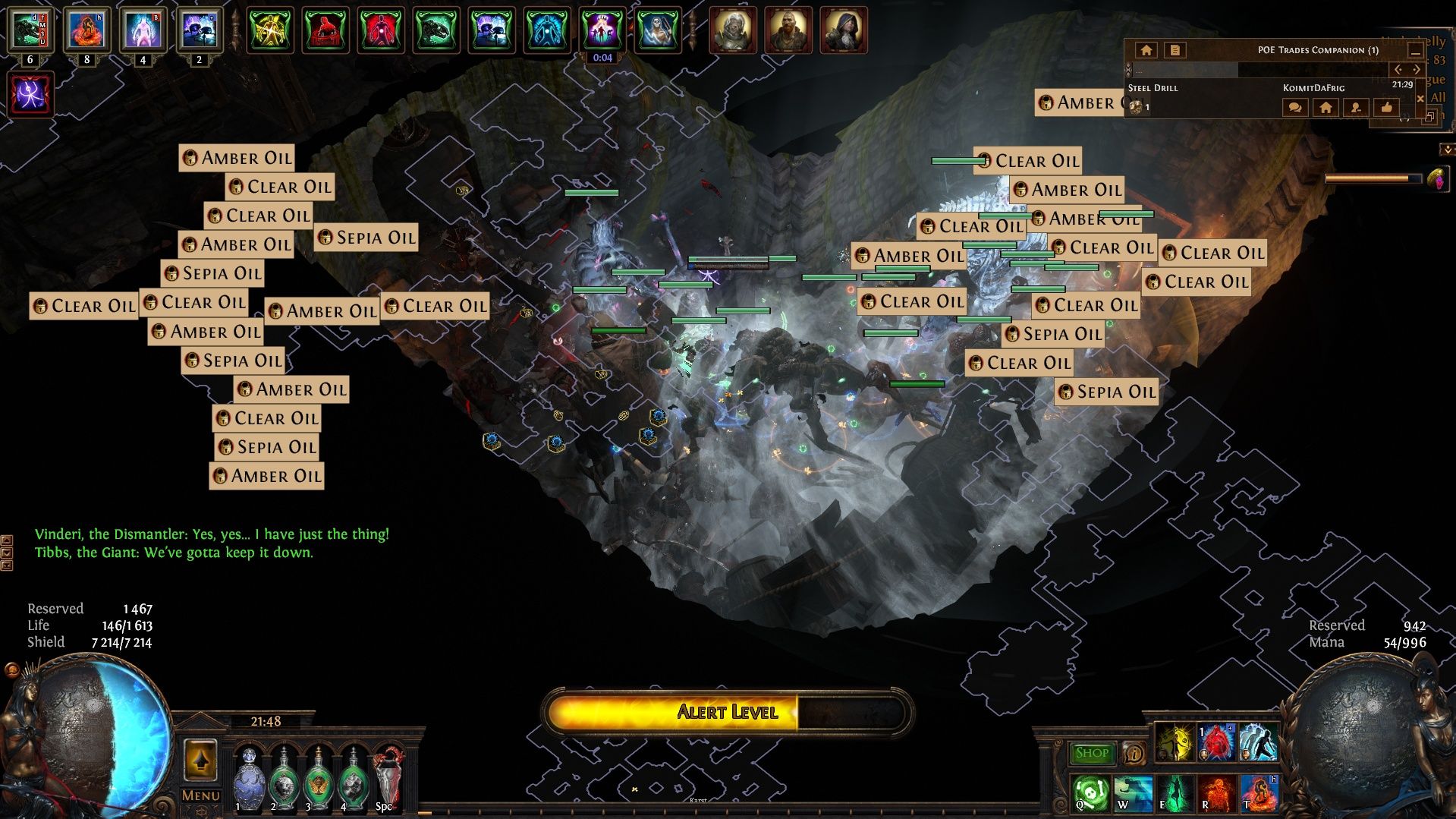Whisper the trader KoimitDaFrig via chat icon
The height and width of the screenshot is (819, 1456).
[x=1295, y=108]
